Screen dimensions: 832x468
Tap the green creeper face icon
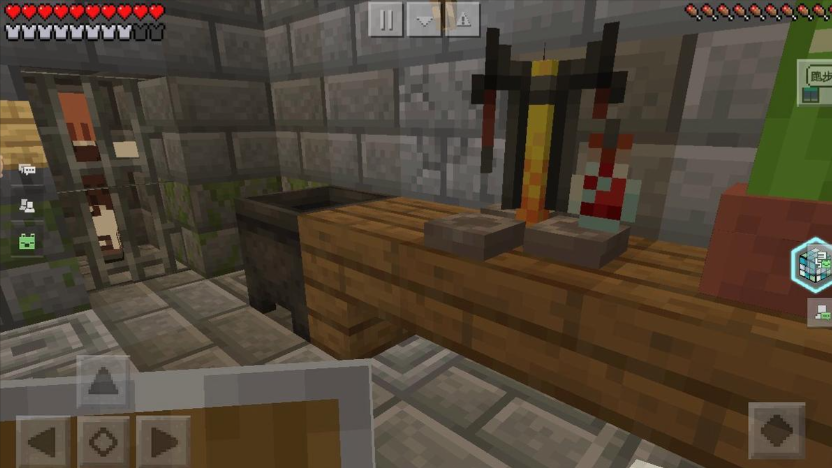click(x=27, y=240)
